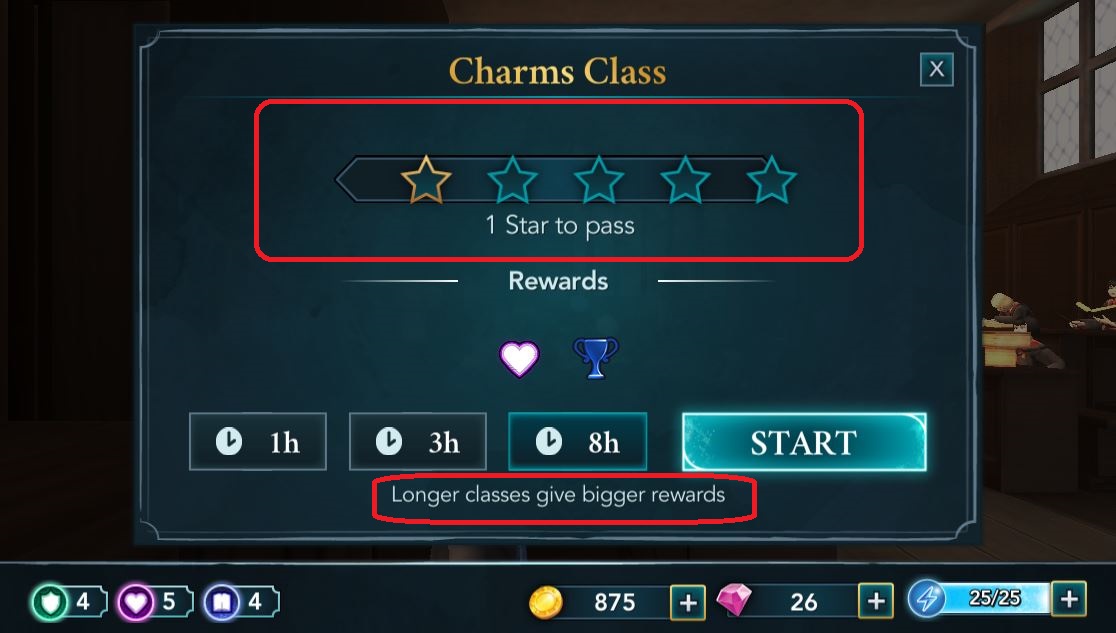View the purple heart Empathy attribute

tap(148, 601)
